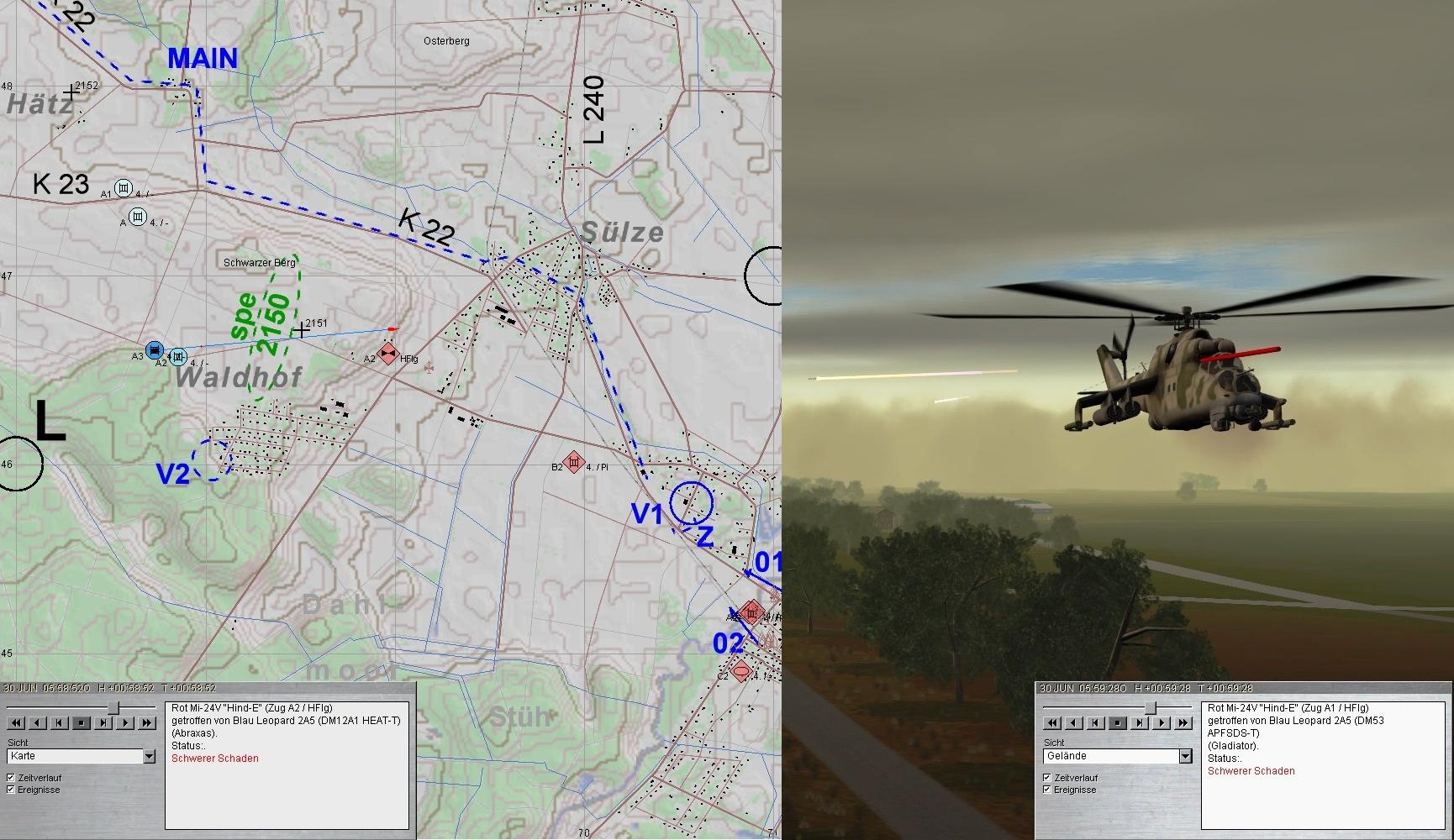Screen dimensions: 1454x840
Task: Select the red HFlg A2 unit marker
Action: (387, 354)
